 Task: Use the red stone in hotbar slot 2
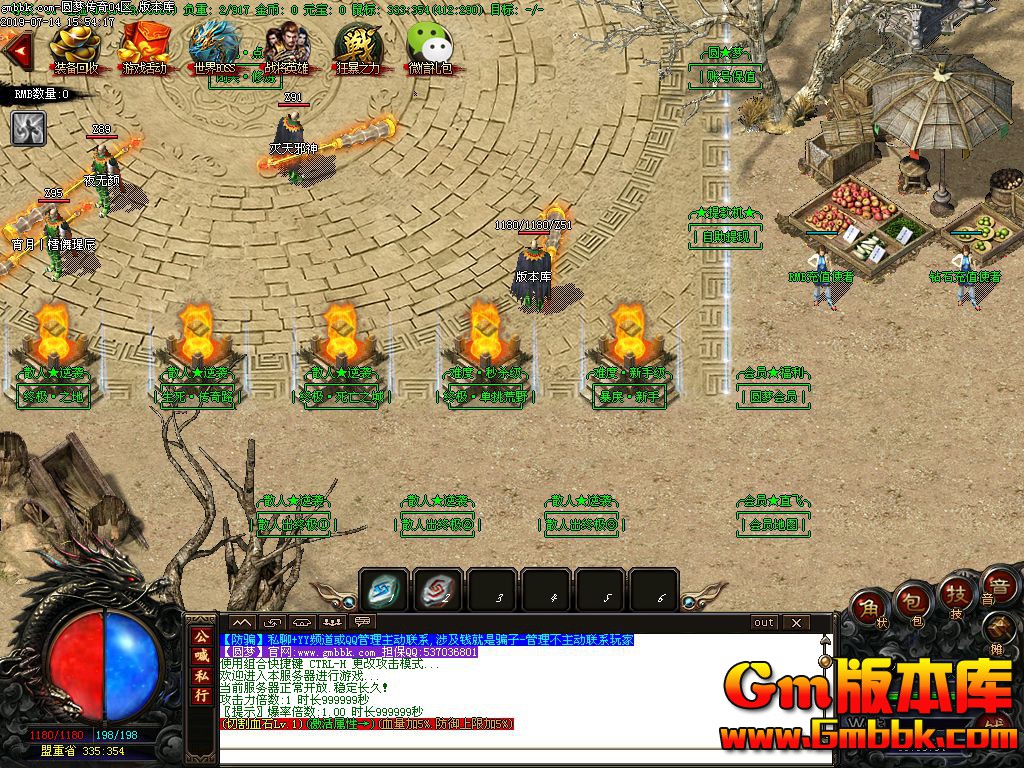tap(438, 590)
